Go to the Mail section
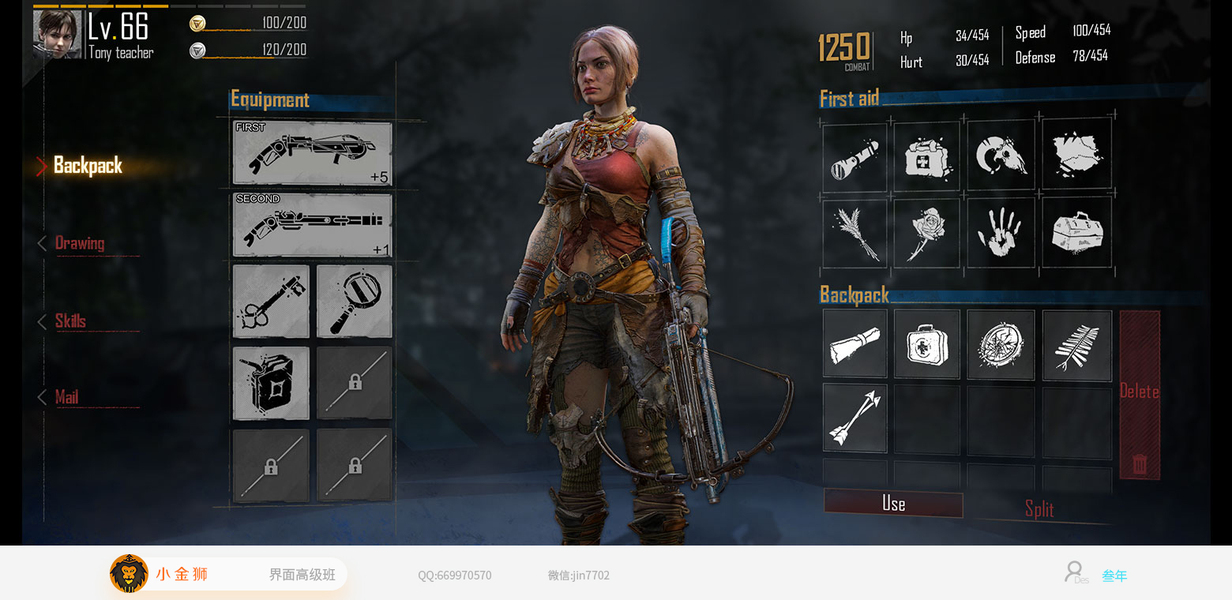 pos(66,398)
